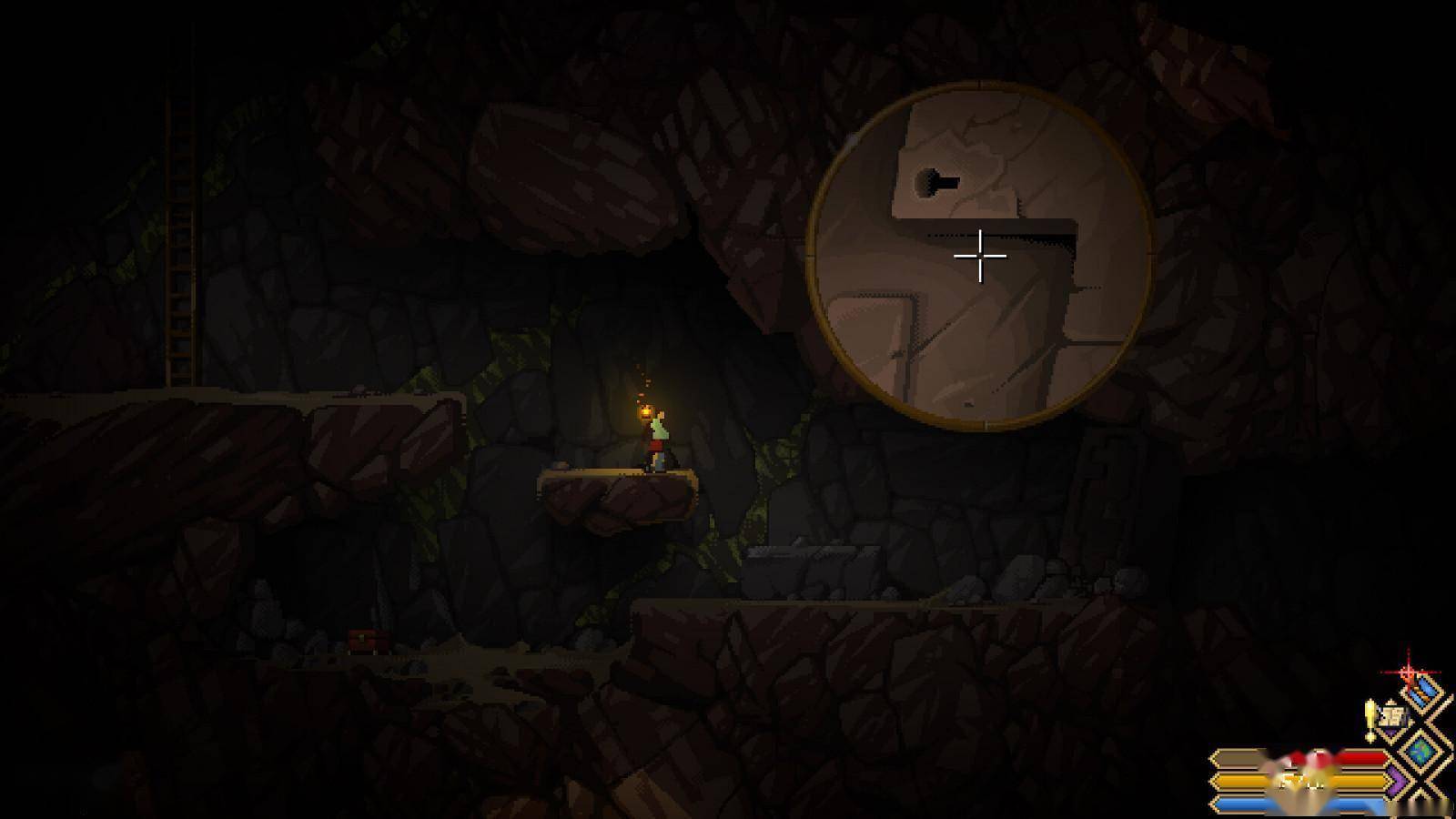Open the green globe map diamond
The image size is (1456, 819).
[x=1421, y=752]
